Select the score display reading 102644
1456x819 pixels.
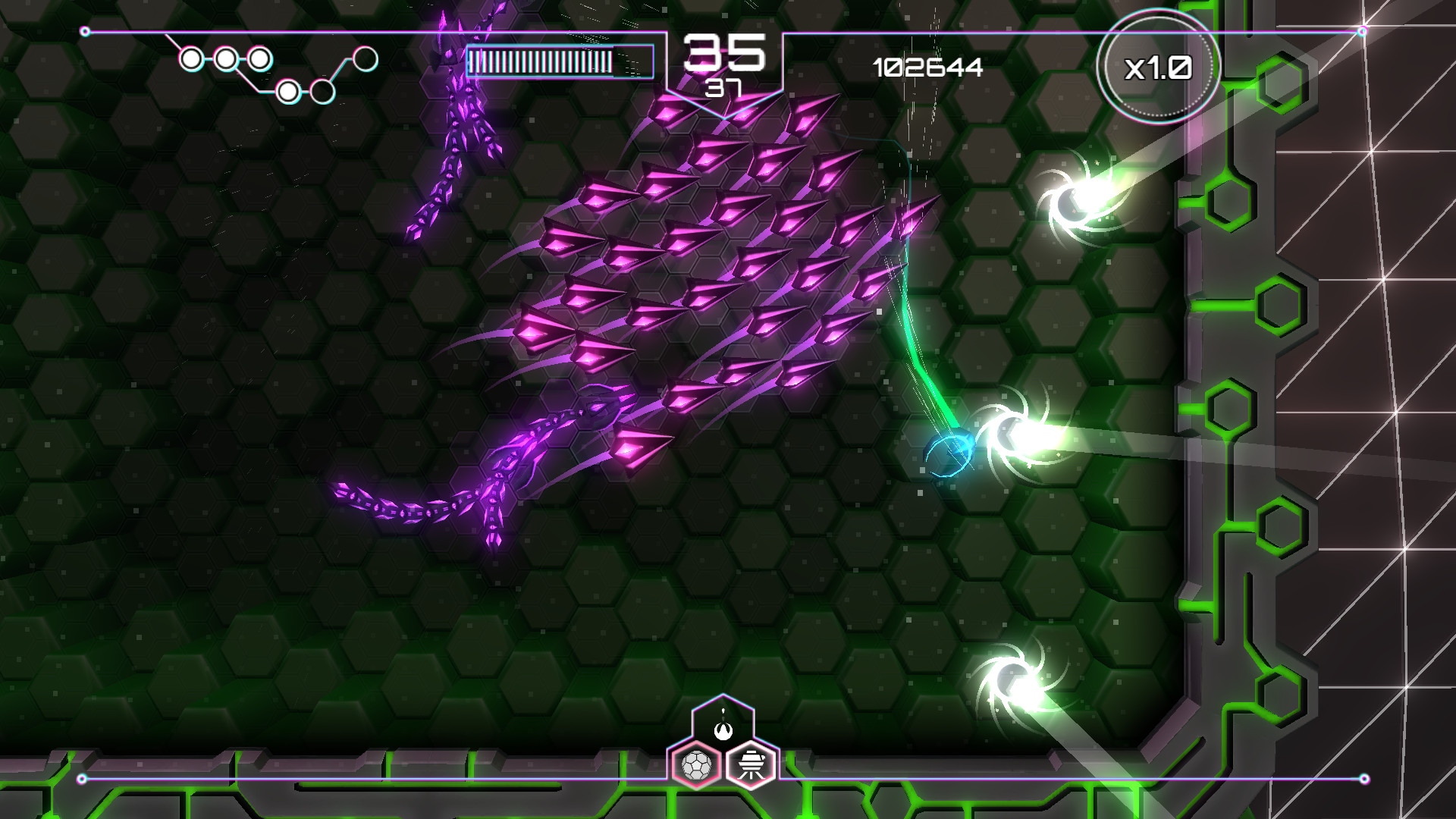tap(927, 68)
